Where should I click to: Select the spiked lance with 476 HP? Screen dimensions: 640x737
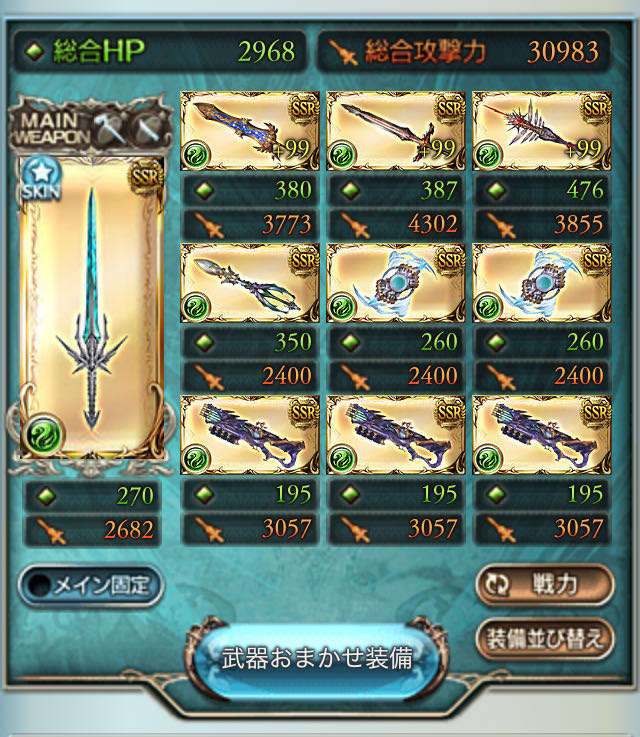click(x=541, y=130)
